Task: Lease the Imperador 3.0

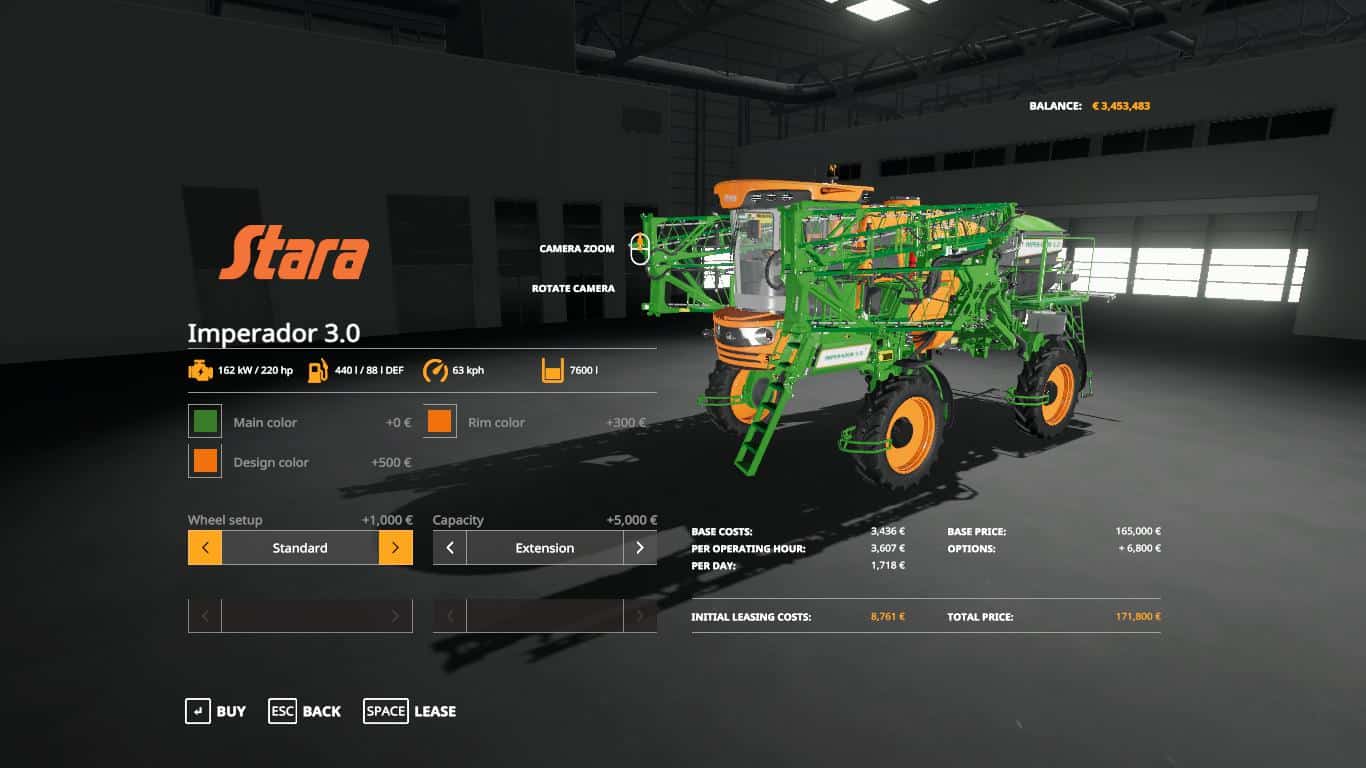Action: pos(410,711)
